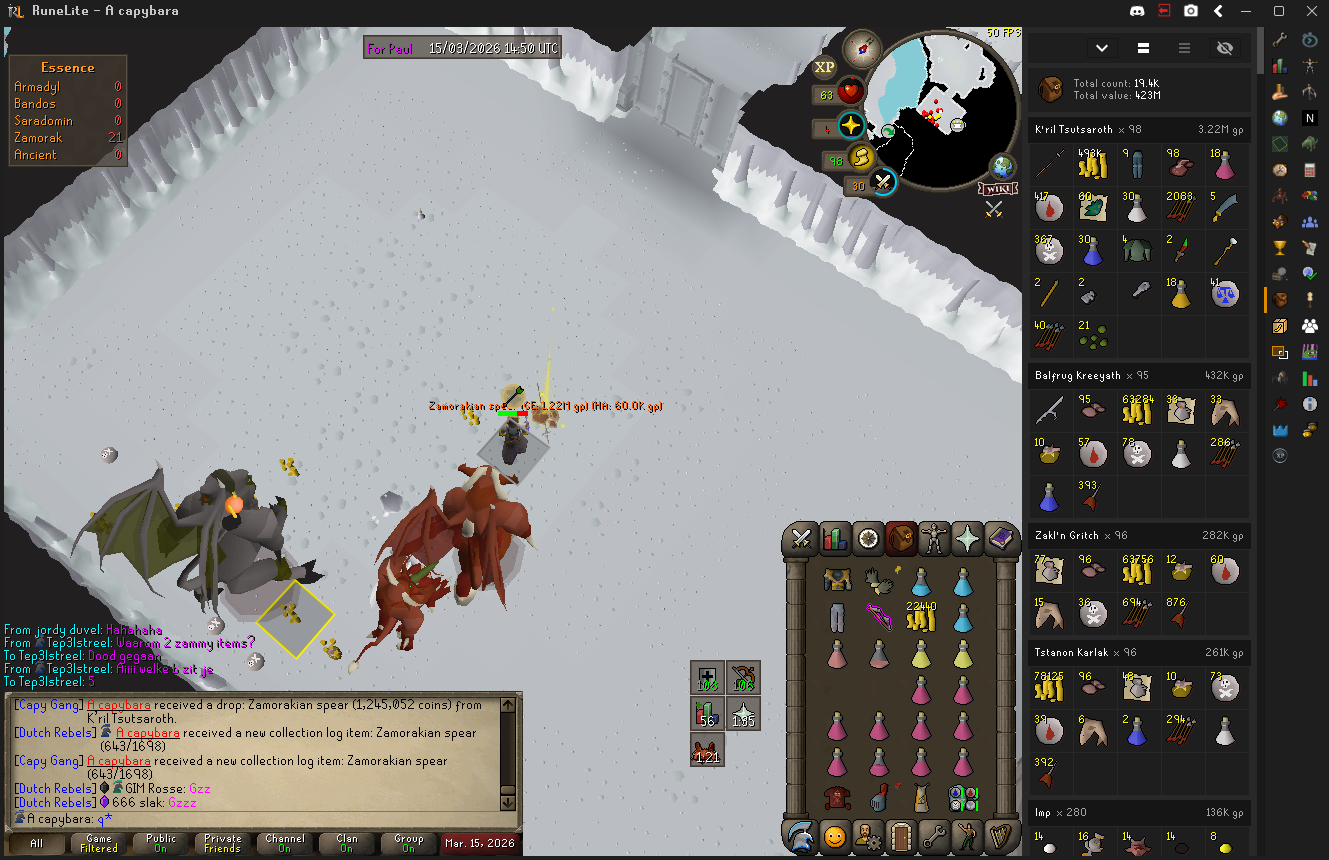Take a screenshot with the camera button
Screen dimensions: 1329x860
(x=1191, y=11)
